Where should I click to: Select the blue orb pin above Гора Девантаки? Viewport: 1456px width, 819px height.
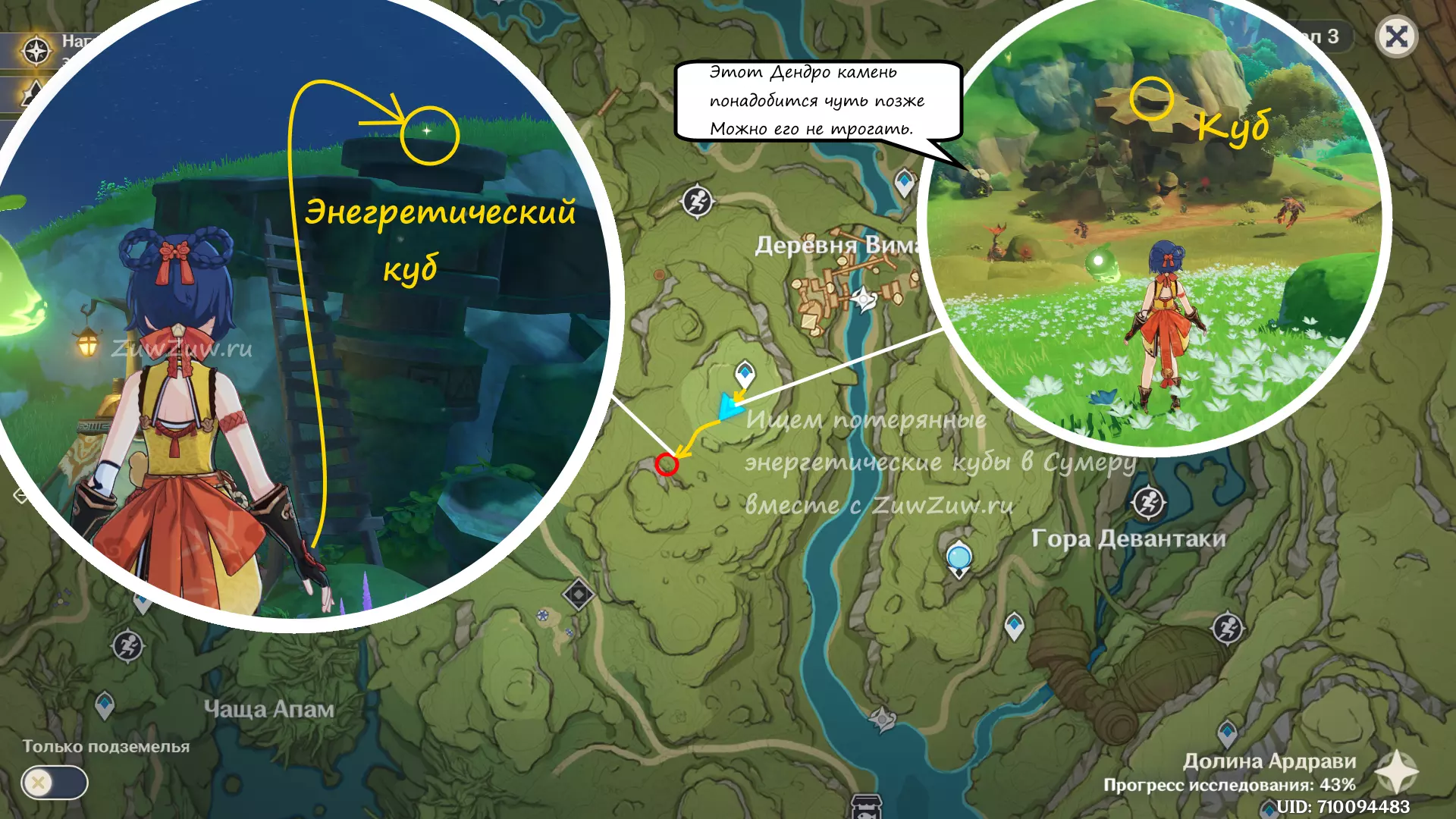pyautogui.click(x=959, y=558)
